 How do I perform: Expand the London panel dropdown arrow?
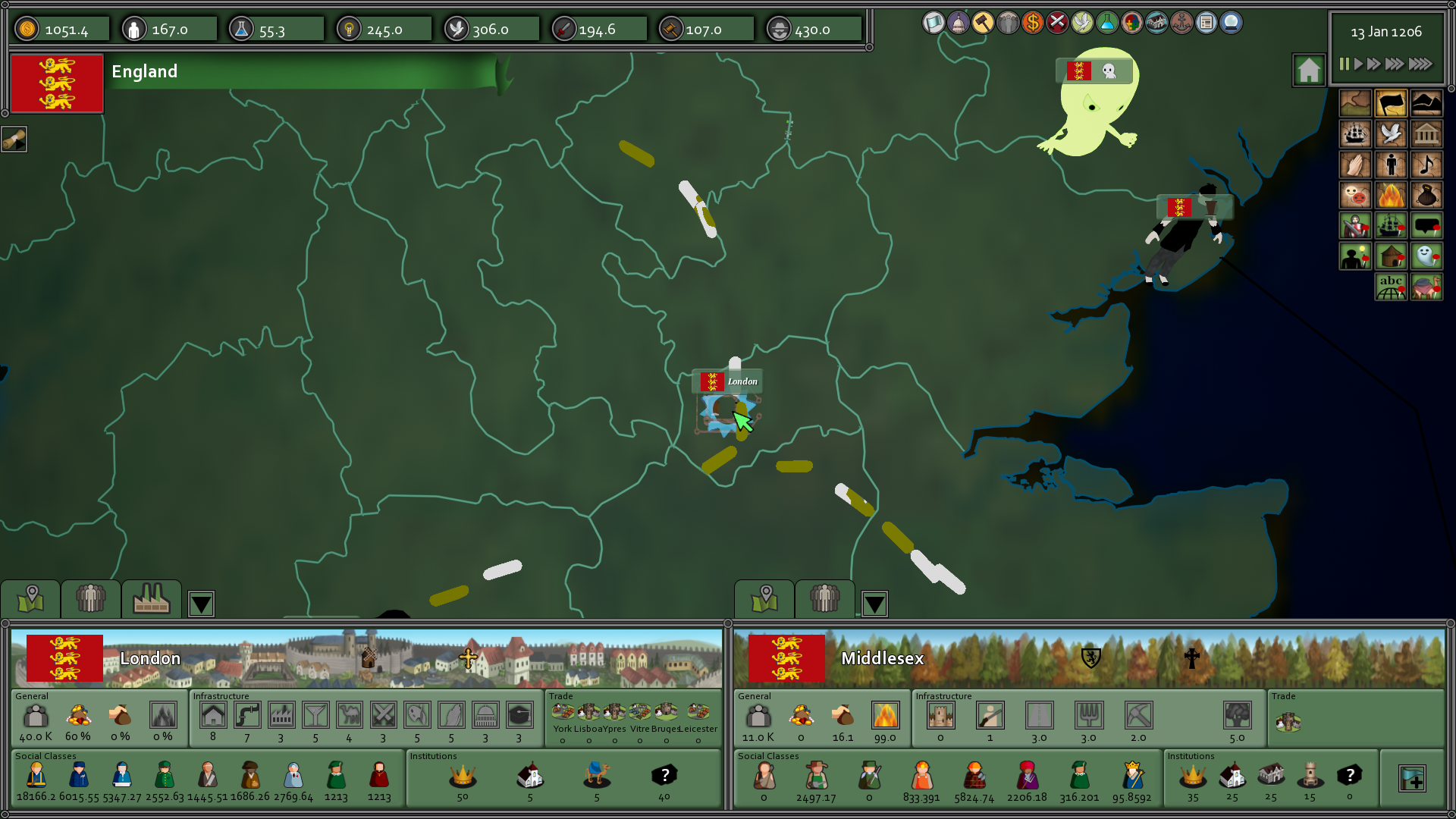click(201, 604)
